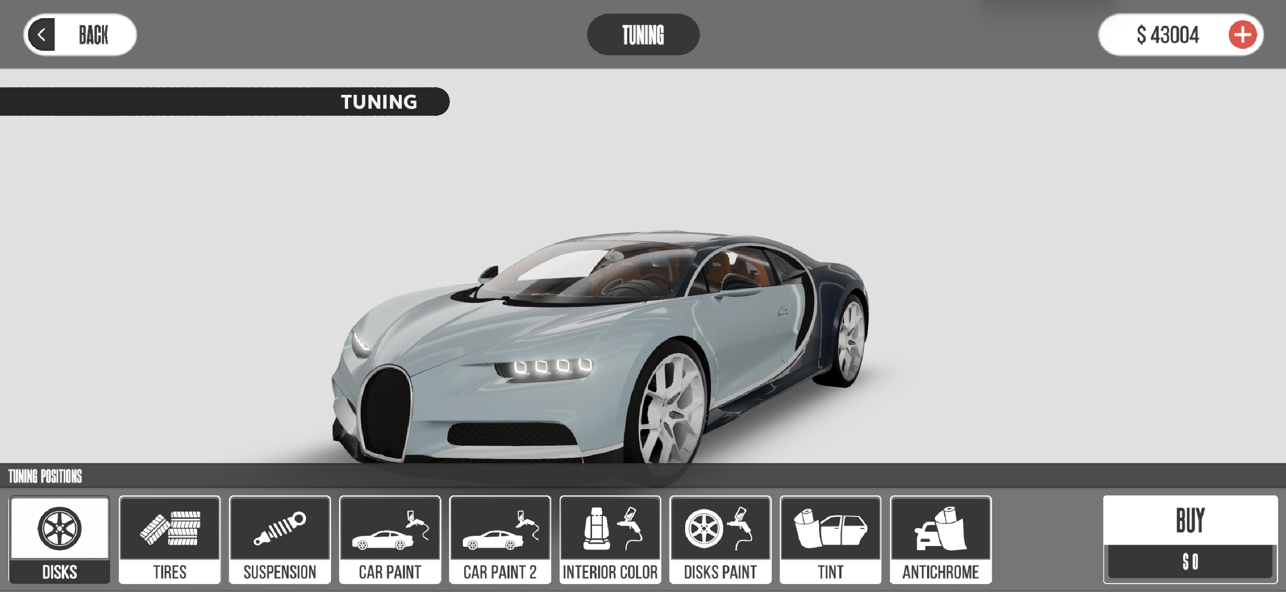Viewport: 1286px width, 592px height.
Task: Select the Disks tuning category
Action: pos(60,540)
